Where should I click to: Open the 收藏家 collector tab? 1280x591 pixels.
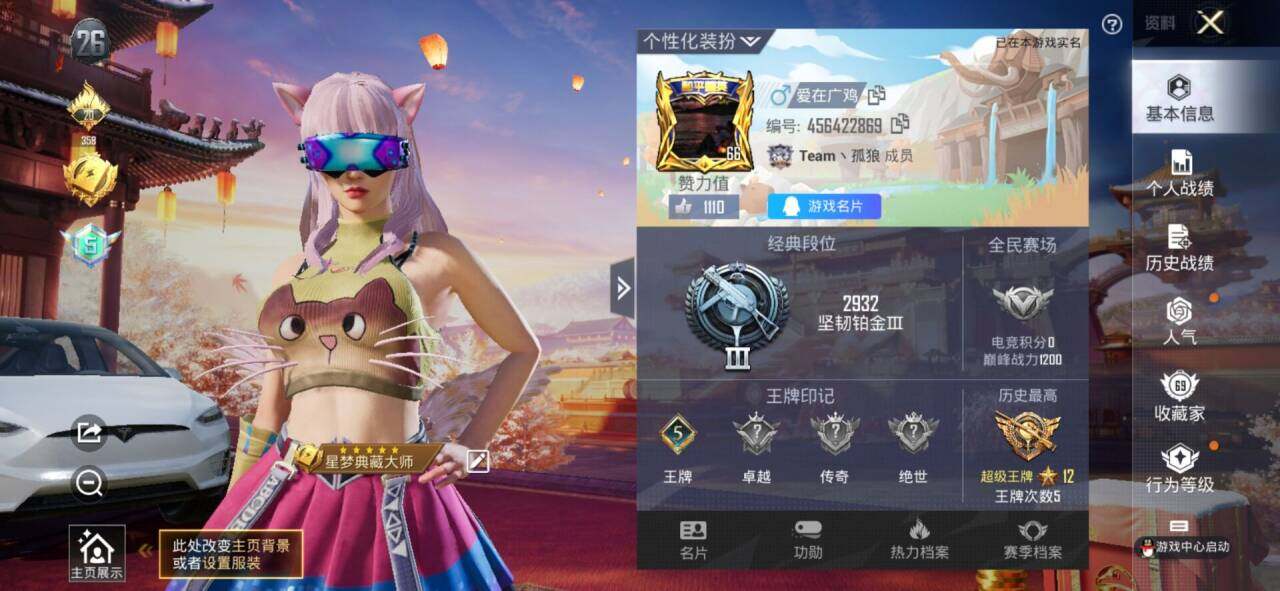pos(1180,397)
